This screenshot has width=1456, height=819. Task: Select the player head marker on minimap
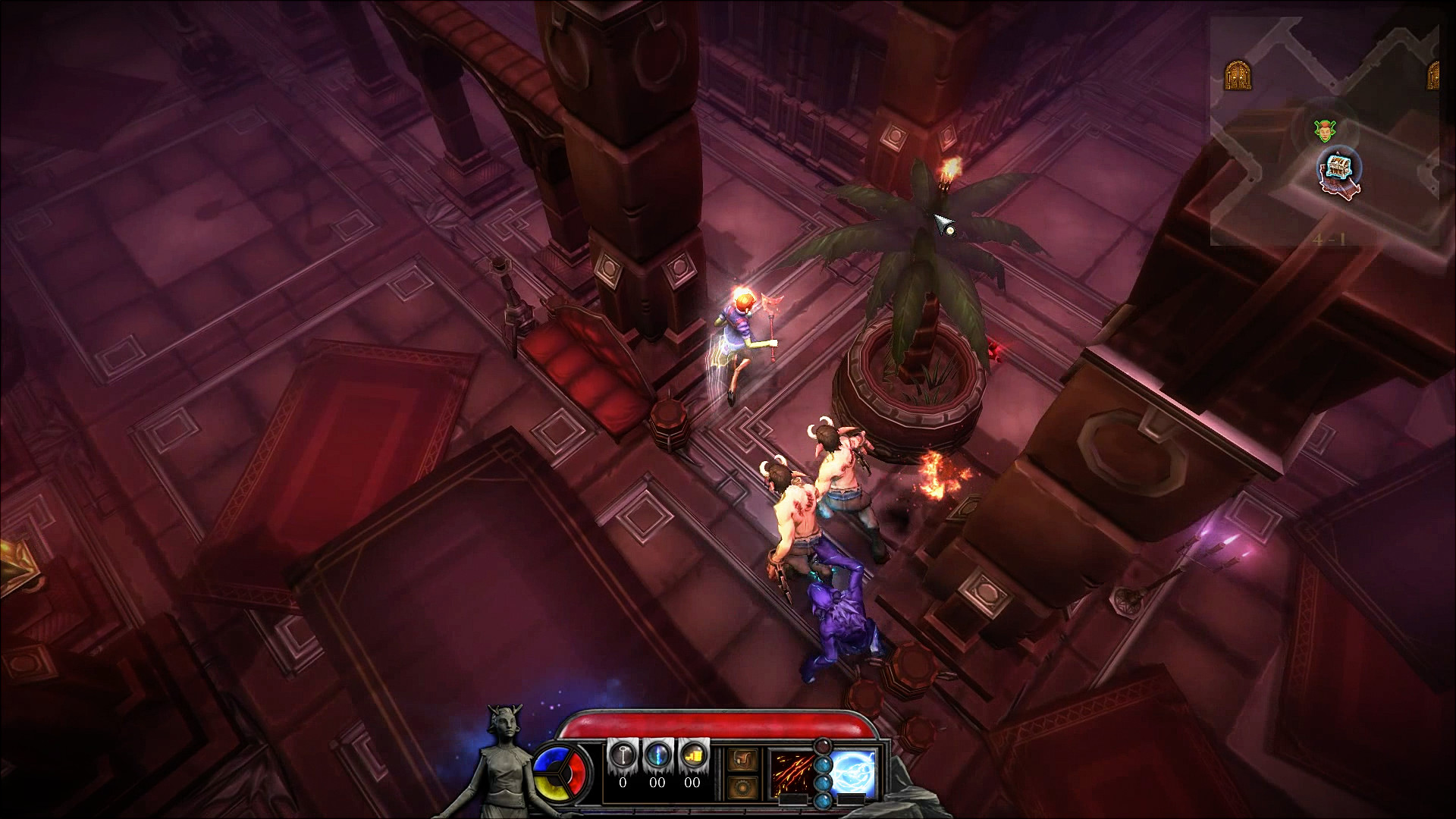[1325, 130]
